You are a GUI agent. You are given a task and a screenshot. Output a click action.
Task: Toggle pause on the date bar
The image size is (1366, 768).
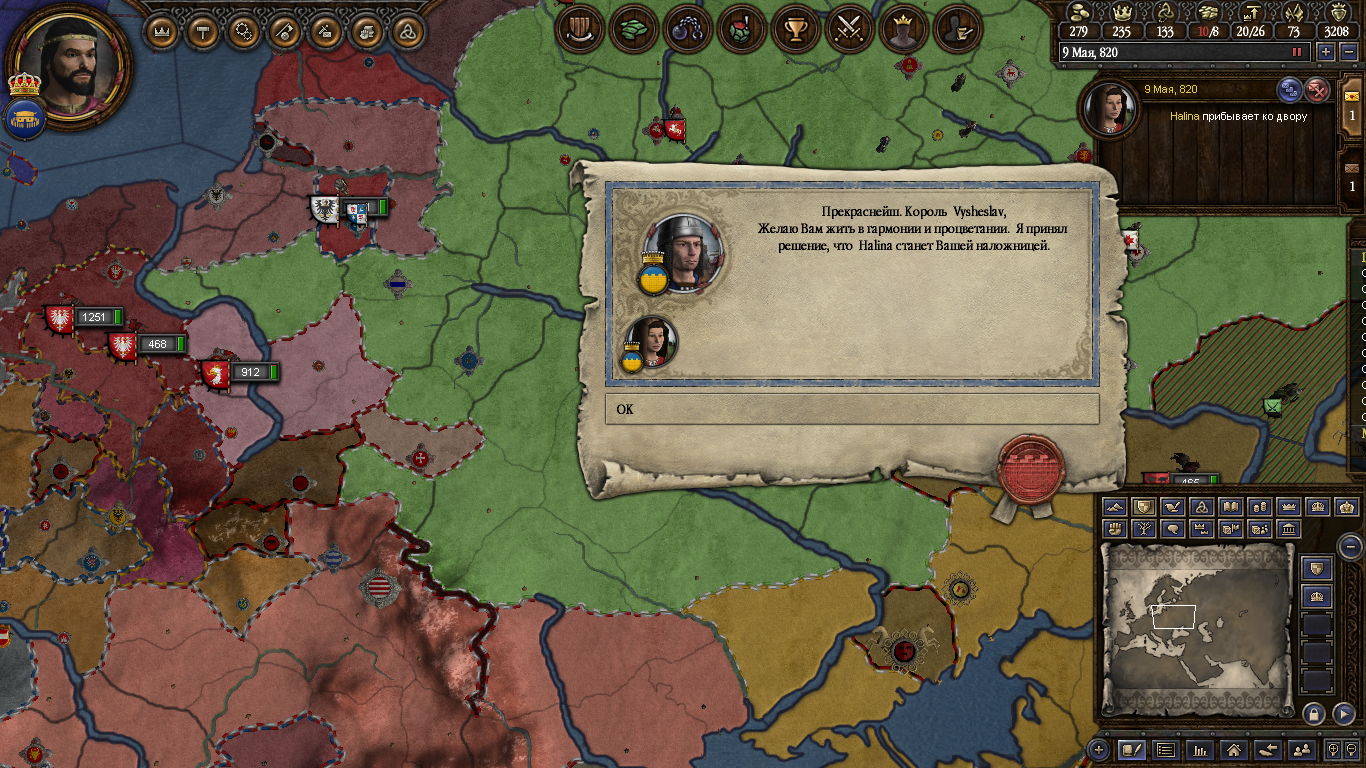(1298, 52)
